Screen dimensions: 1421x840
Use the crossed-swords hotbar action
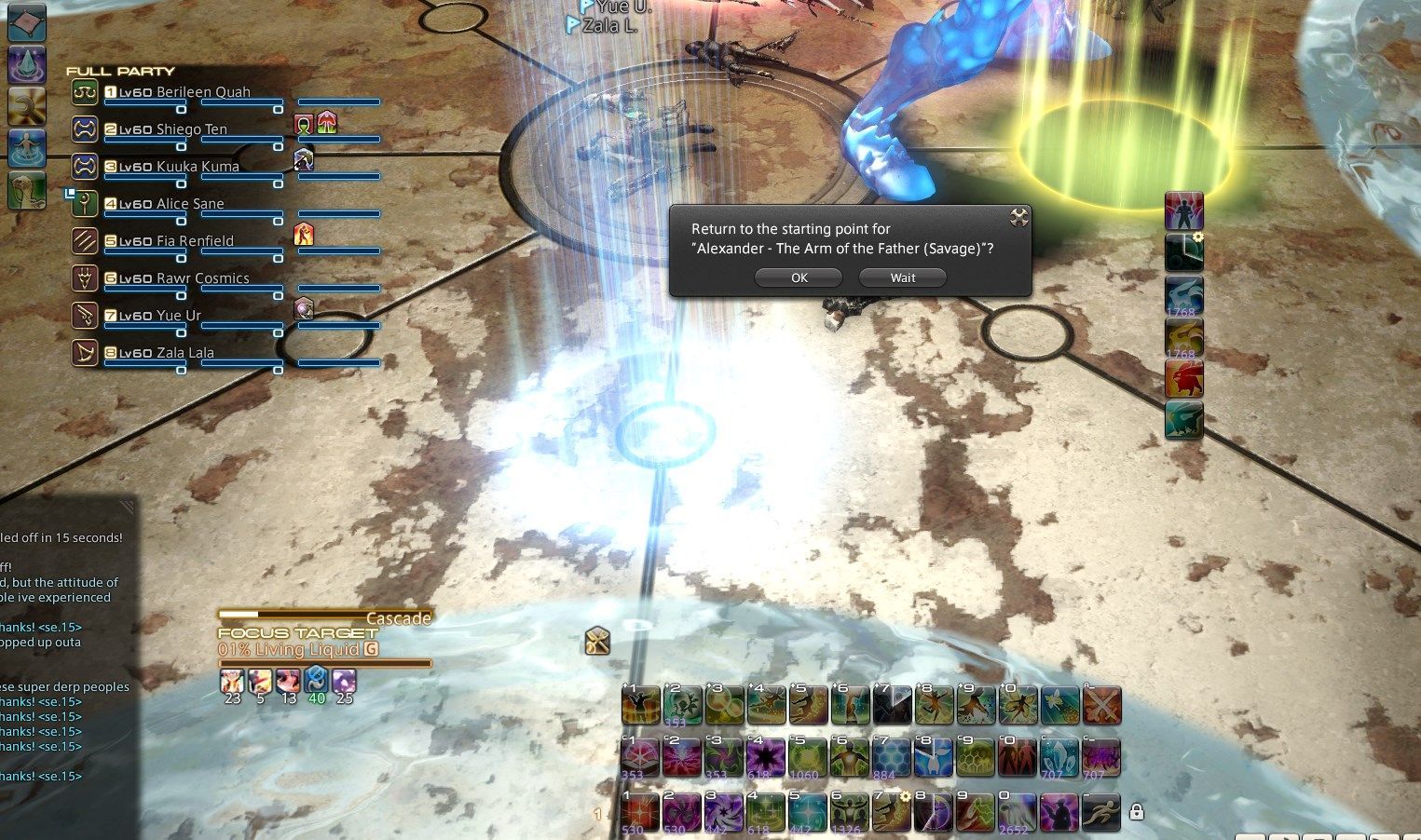(x=1101, y=706)
